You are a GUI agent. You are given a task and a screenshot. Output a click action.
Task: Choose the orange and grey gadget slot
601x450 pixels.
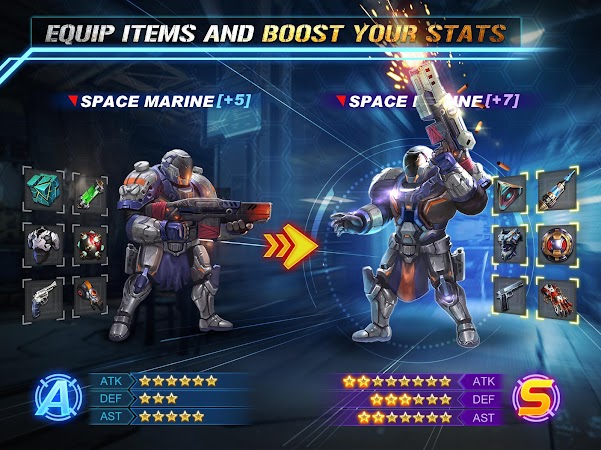pos(90,297)
